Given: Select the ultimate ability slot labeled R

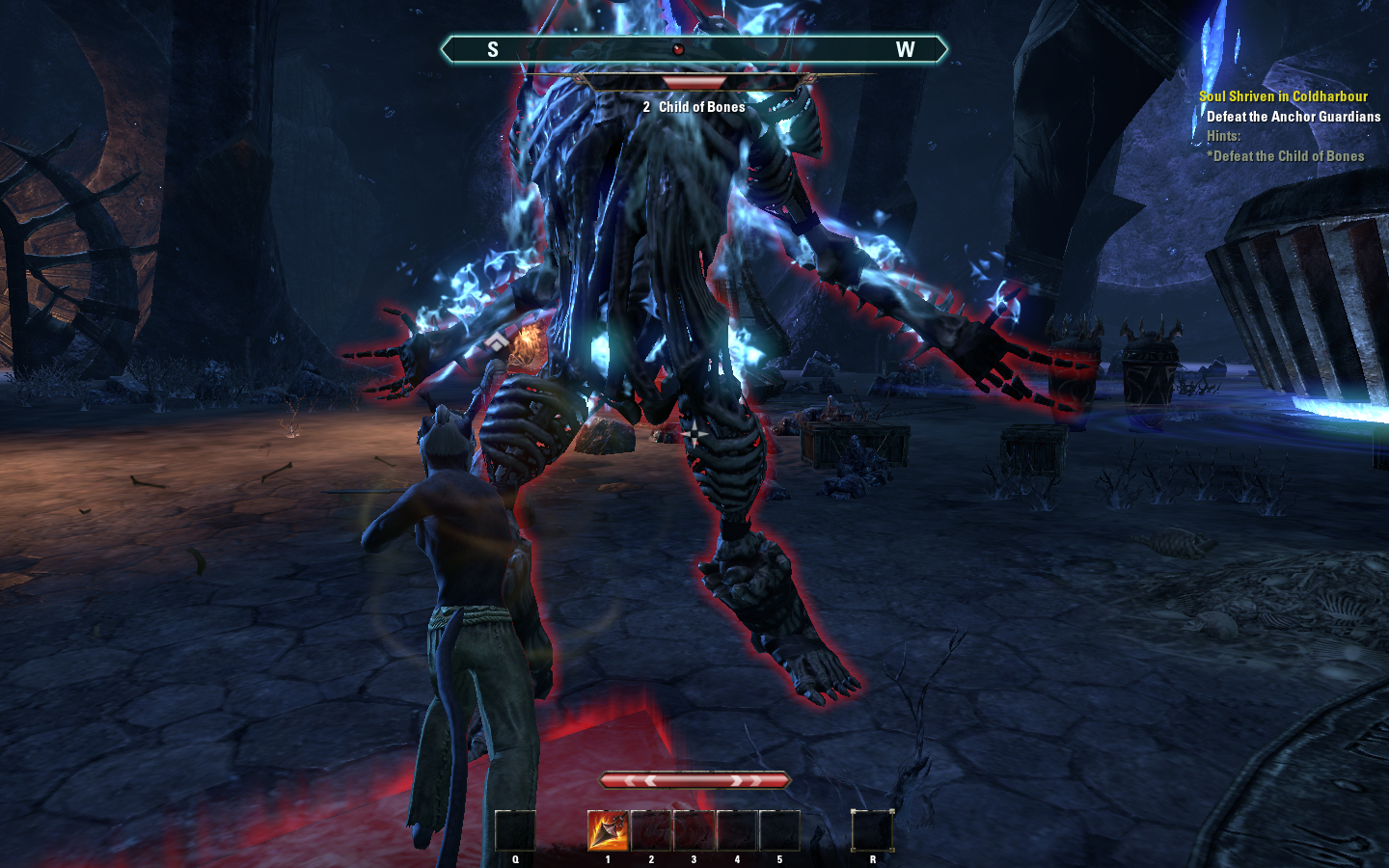Looking at the screenshot, I should (x=872, y=830).
